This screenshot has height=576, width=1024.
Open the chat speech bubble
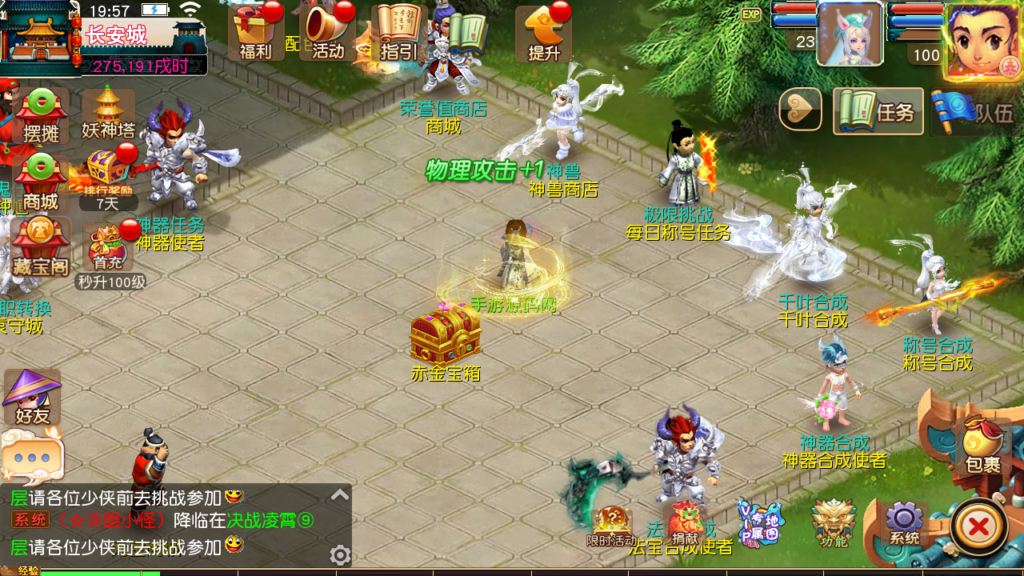pos(31,454)
